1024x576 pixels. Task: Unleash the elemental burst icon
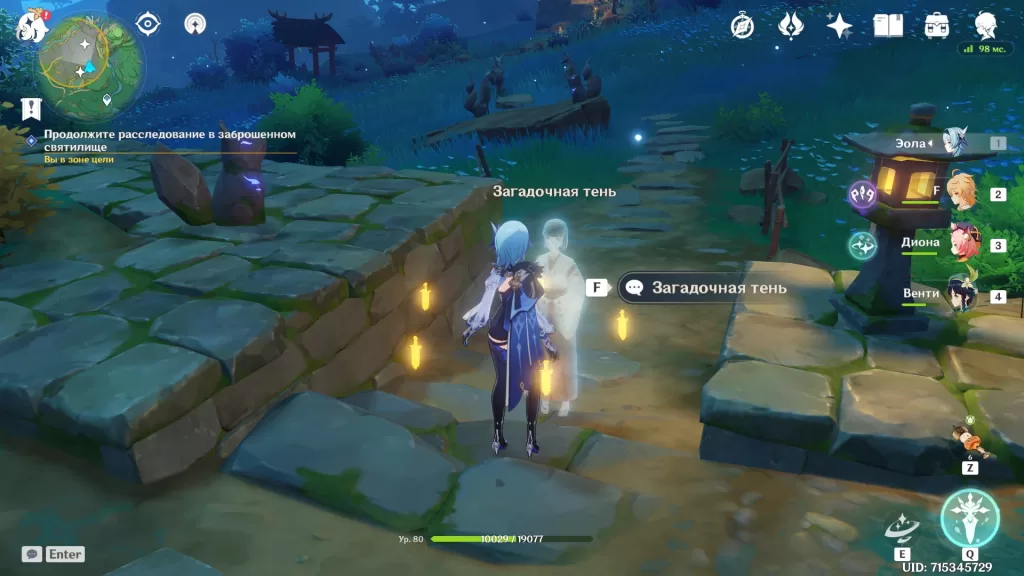click(x=969, y=518)
